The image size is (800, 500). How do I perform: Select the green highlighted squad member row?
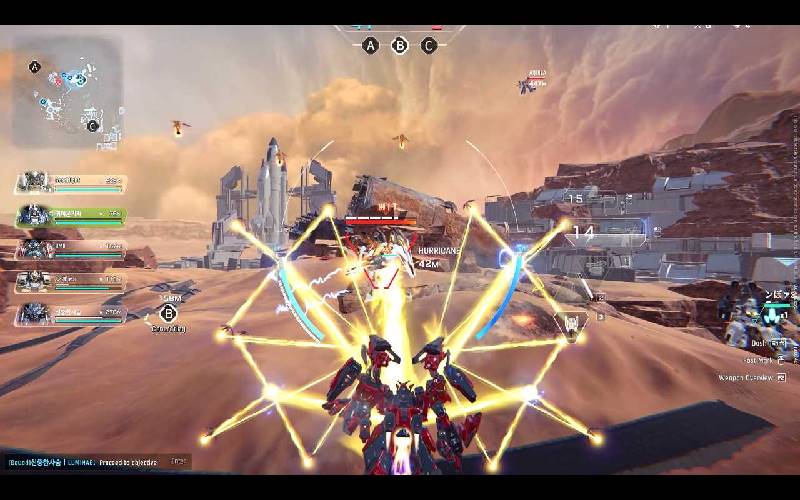click(70, 215)
